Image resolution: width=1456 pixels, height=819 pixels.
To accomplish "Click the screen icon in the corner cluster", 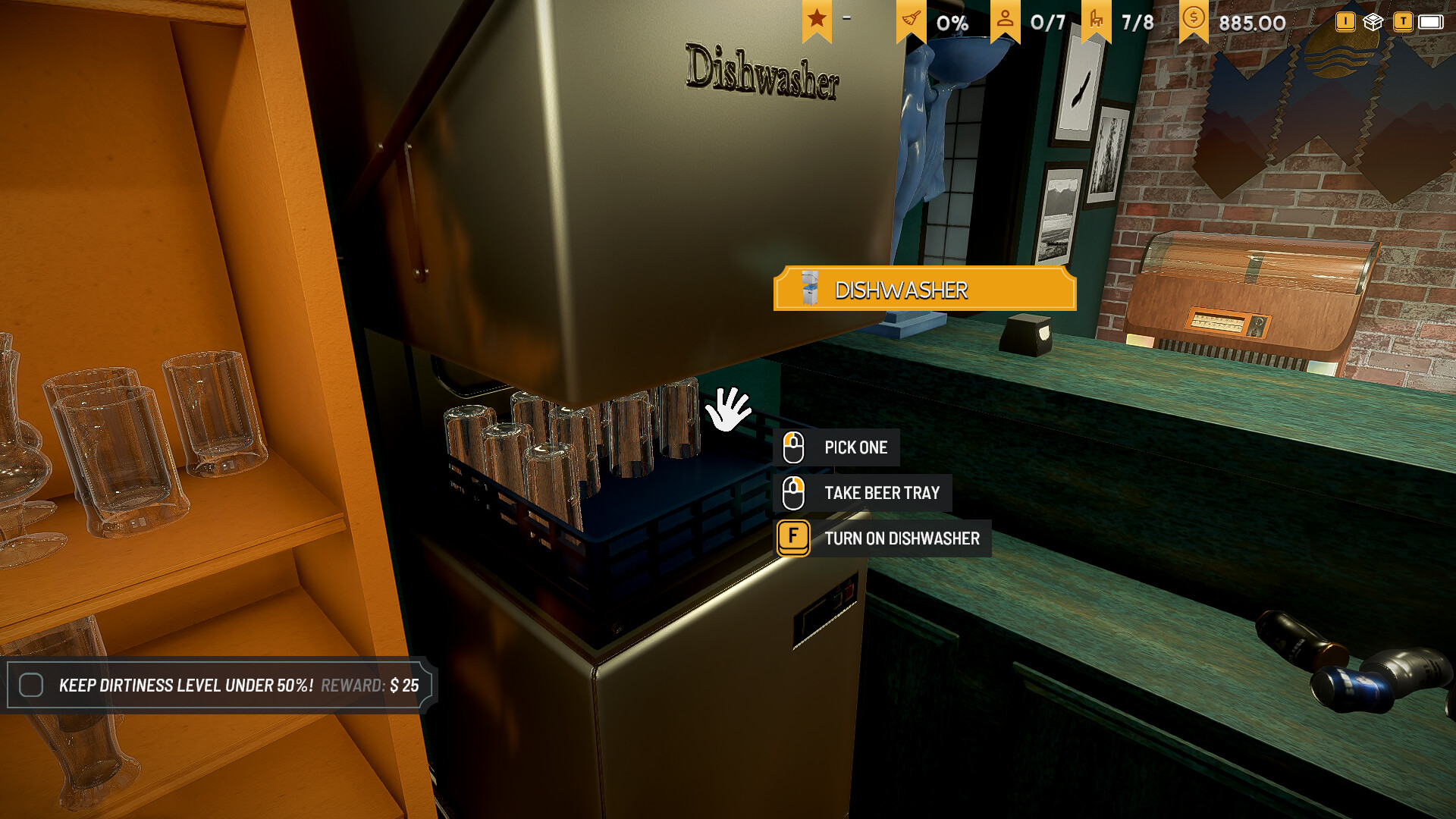I will click(1430, 23).
